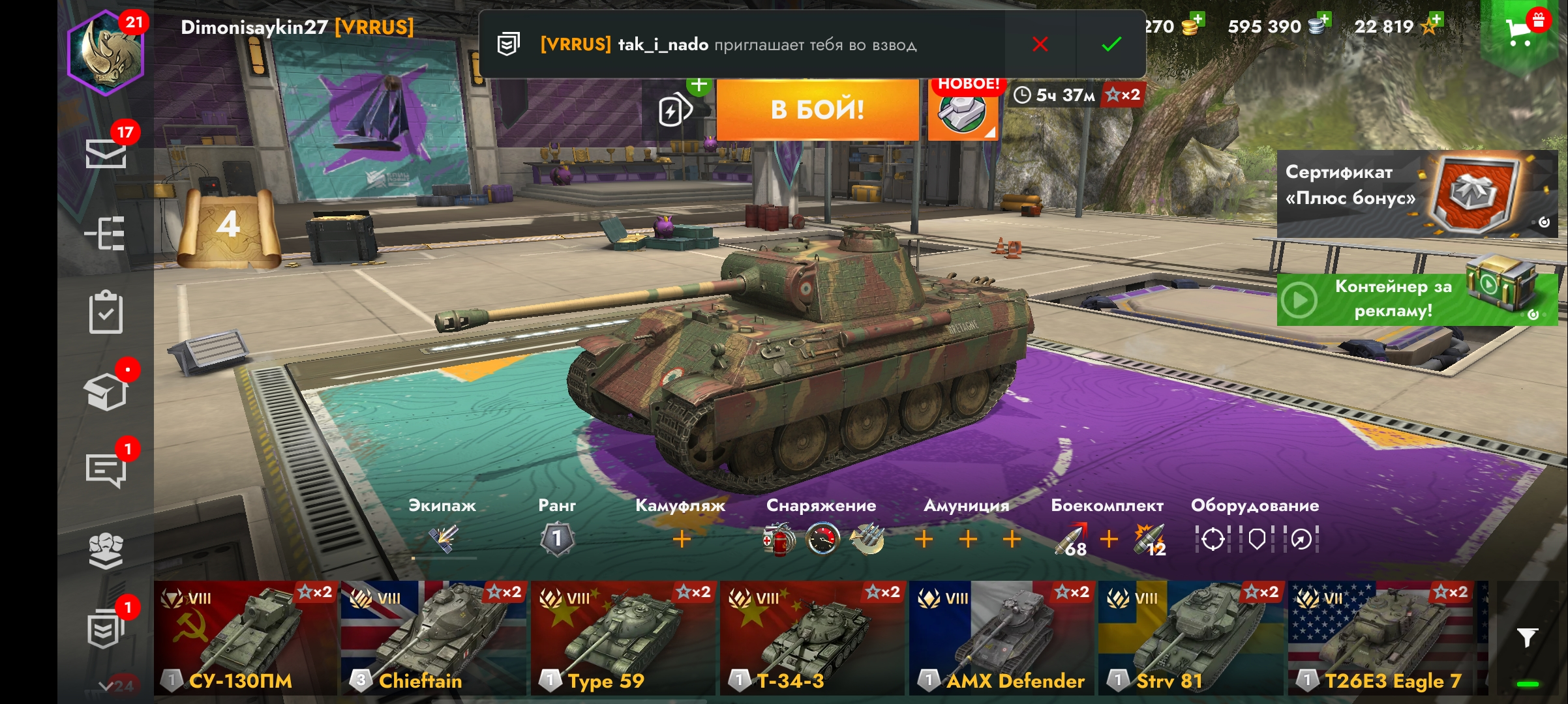Open the player profile rhino avatar
1568x704 pixels.
tap(106, 53)
